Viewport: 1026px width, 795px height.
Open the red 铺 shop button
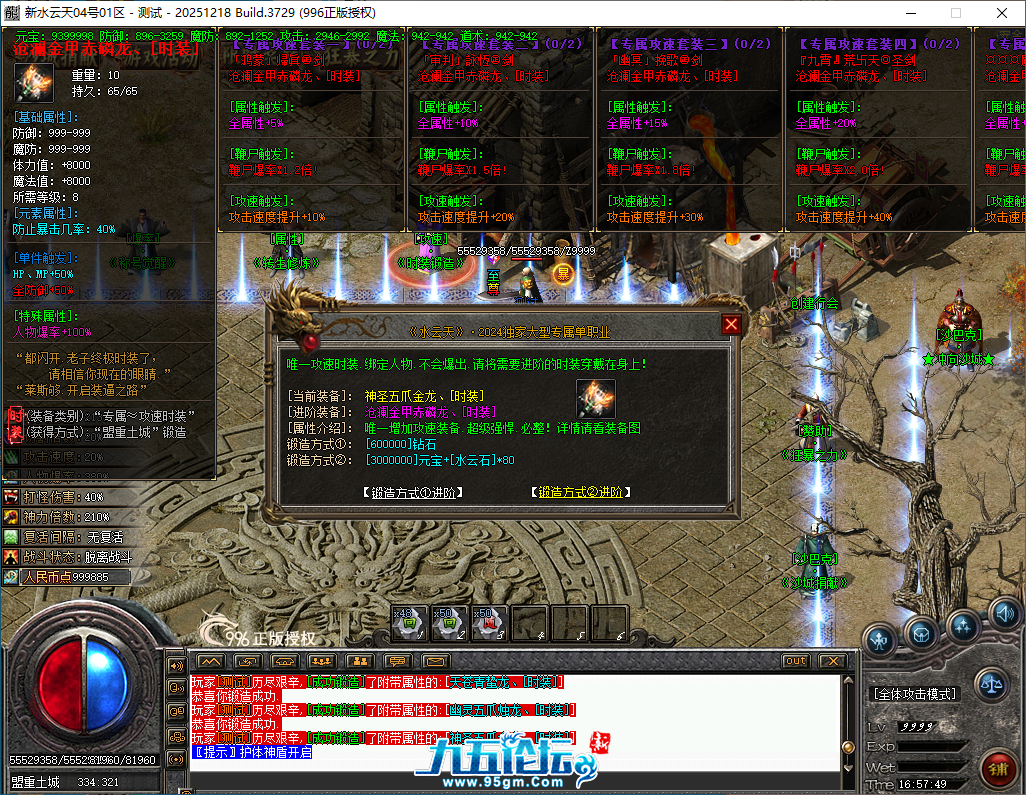[x=998, y=769]
